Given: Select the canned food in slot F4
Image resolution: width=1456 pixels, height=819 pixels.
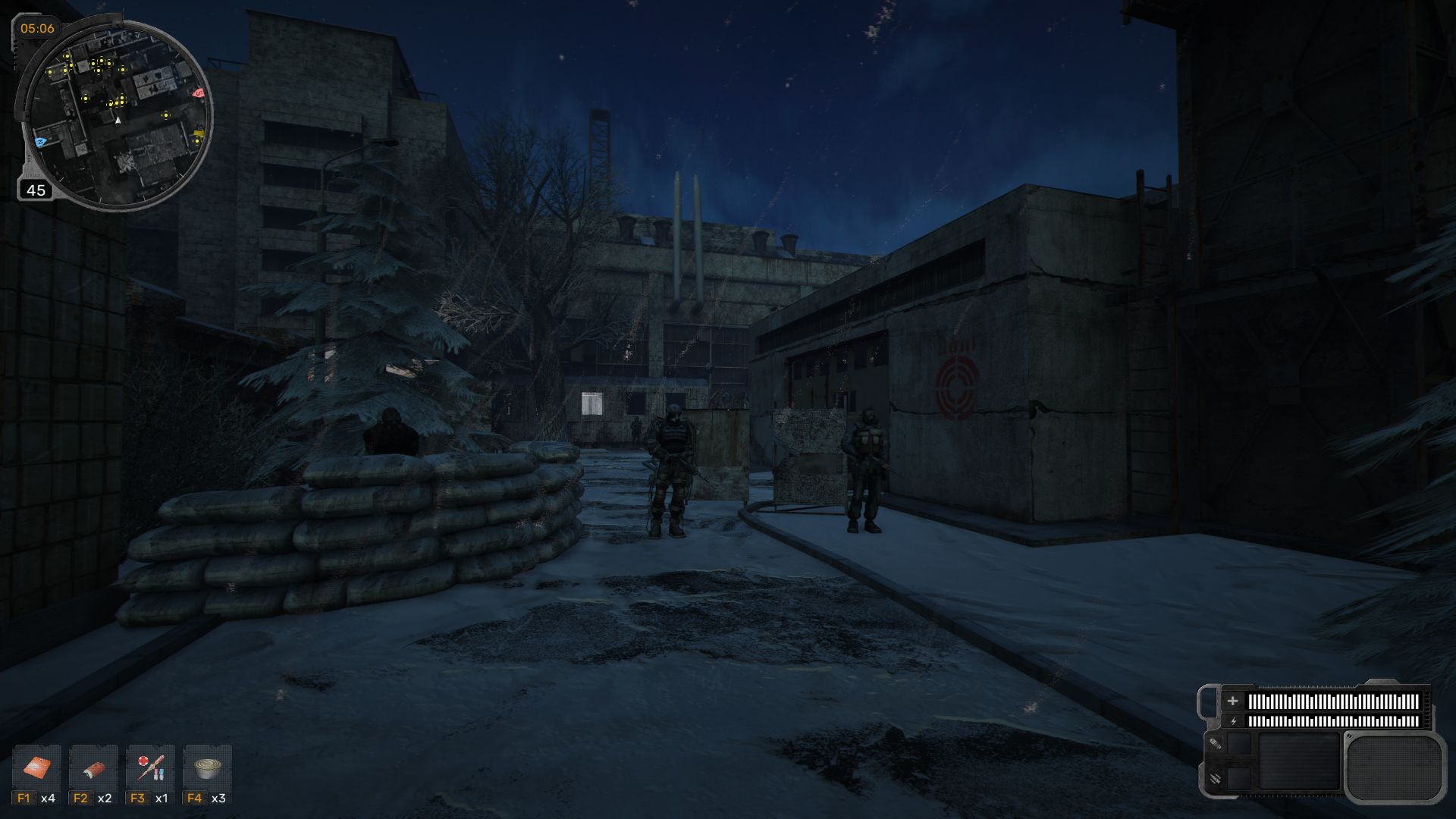Looking at the screenshot, I should (x=207, y=768).
